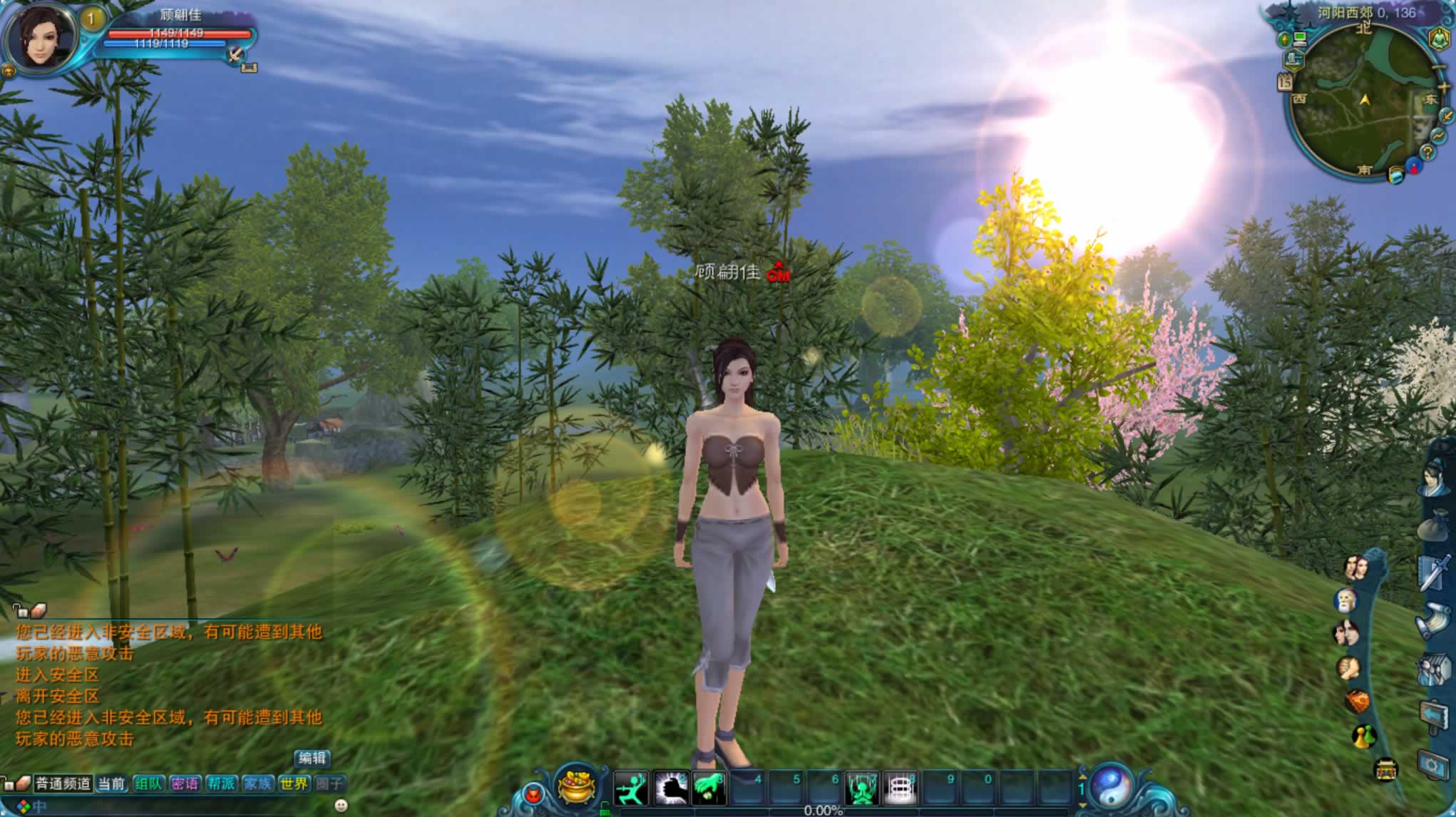
Task: Click the player portrait of 顾翩佳
Action: coord(41,37)
